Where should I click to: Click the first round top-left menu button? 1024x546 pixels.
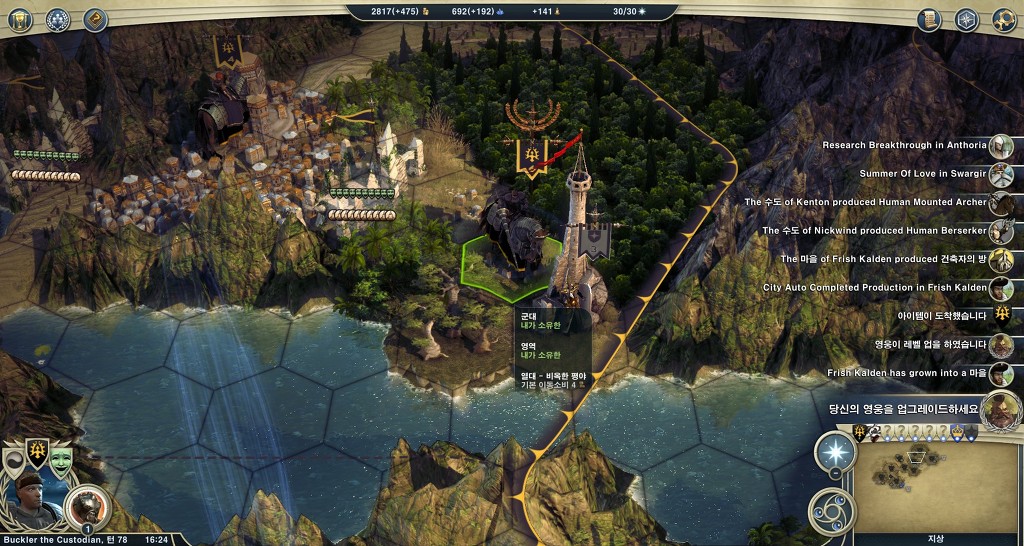tap(22, 18)
